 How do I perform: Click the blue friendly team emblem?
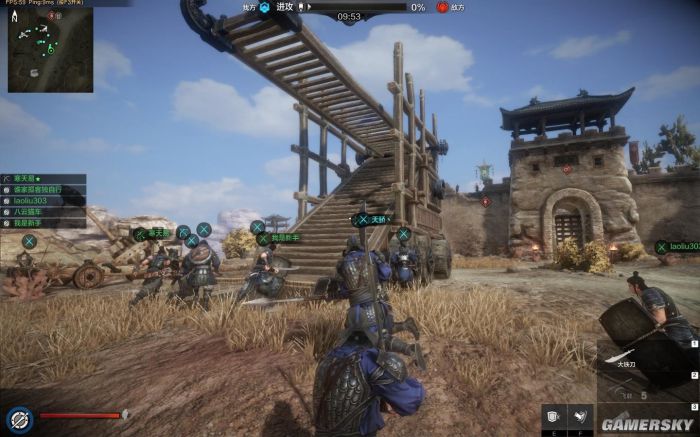[265, 7]
